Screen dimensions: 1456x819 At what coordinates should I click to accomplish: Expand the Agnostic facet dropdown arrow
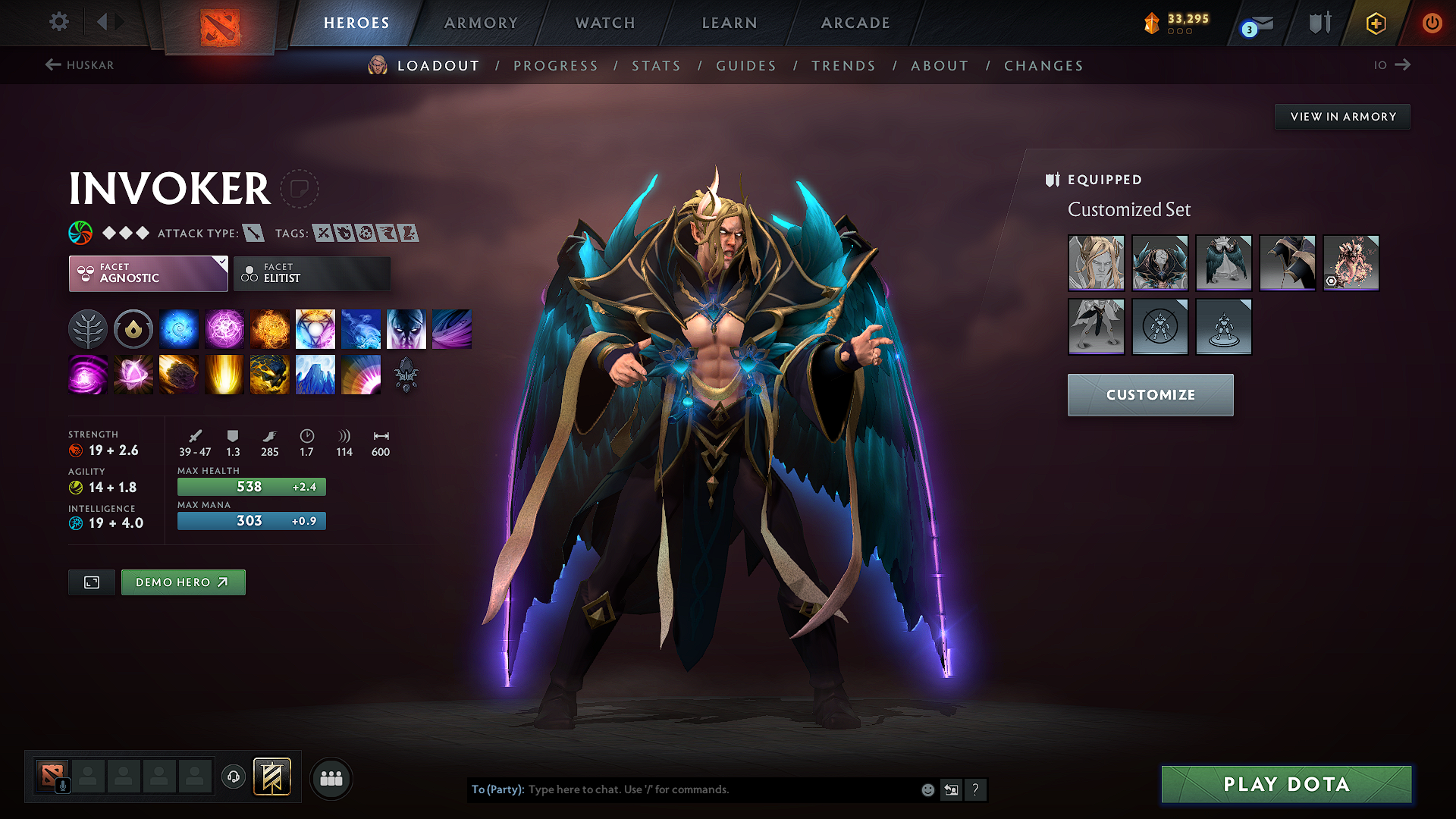click(x=221, y=263)
